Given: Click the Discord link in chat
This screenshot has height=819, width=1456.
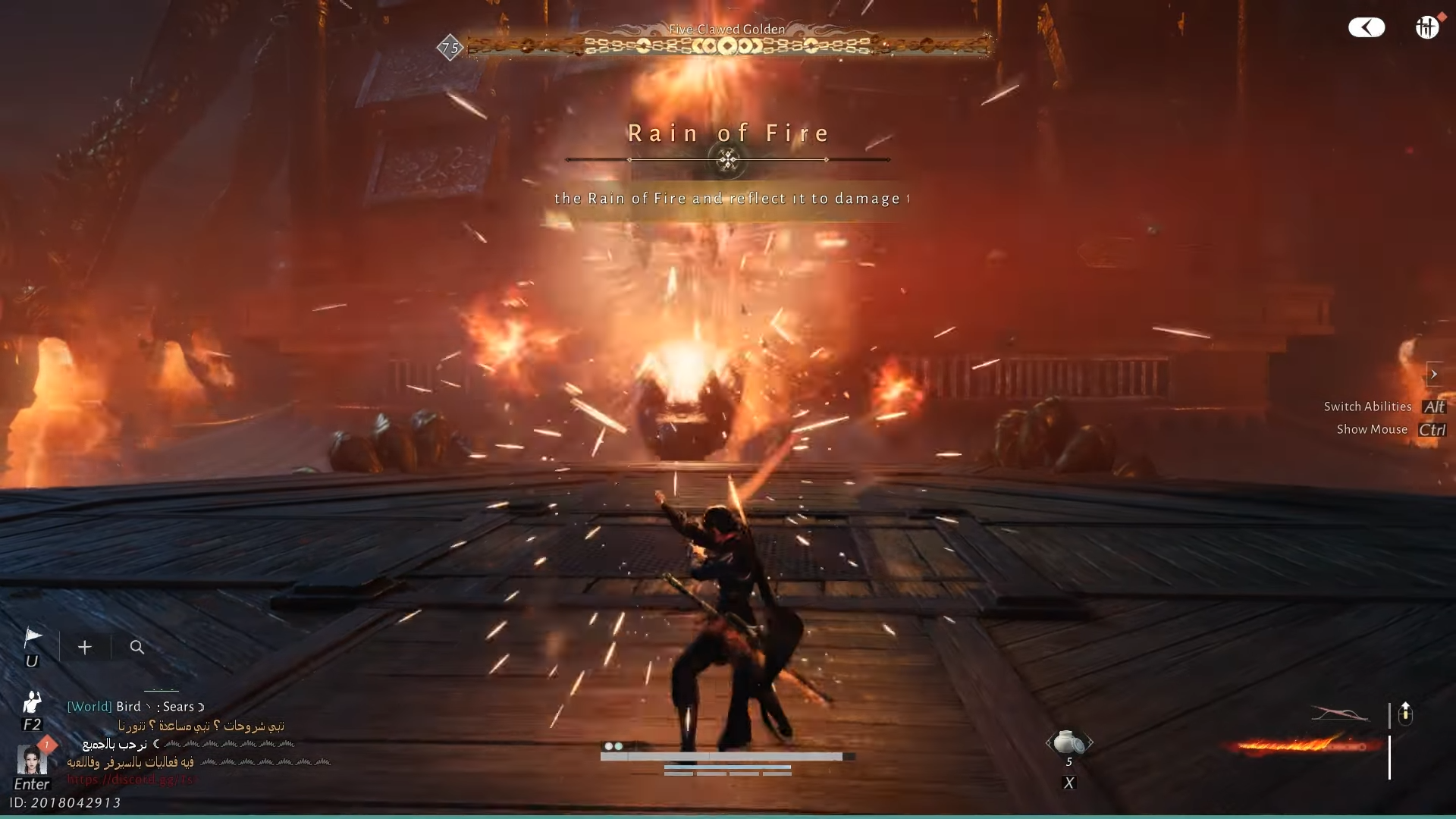Looking at the screenshot, I should [x=130, y=780].
